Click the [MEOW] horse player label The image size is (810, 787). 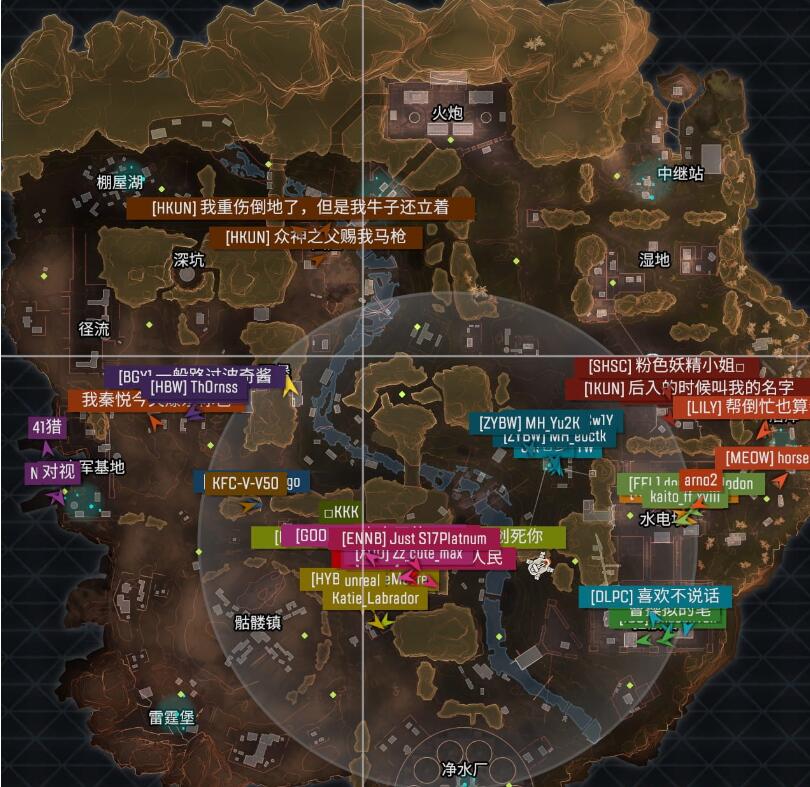click(x=766, y=458)
